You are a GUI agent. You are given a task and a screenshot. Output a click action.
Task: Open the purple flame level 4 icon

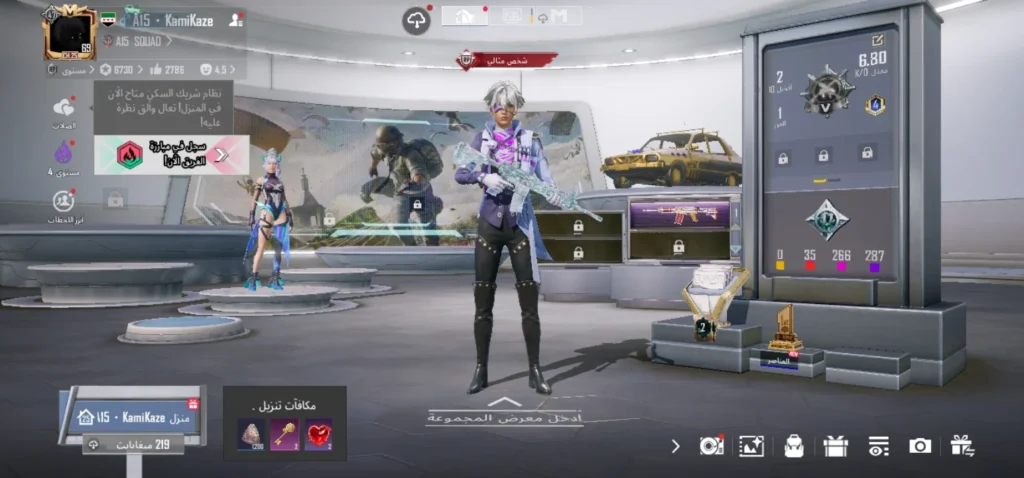64,153
